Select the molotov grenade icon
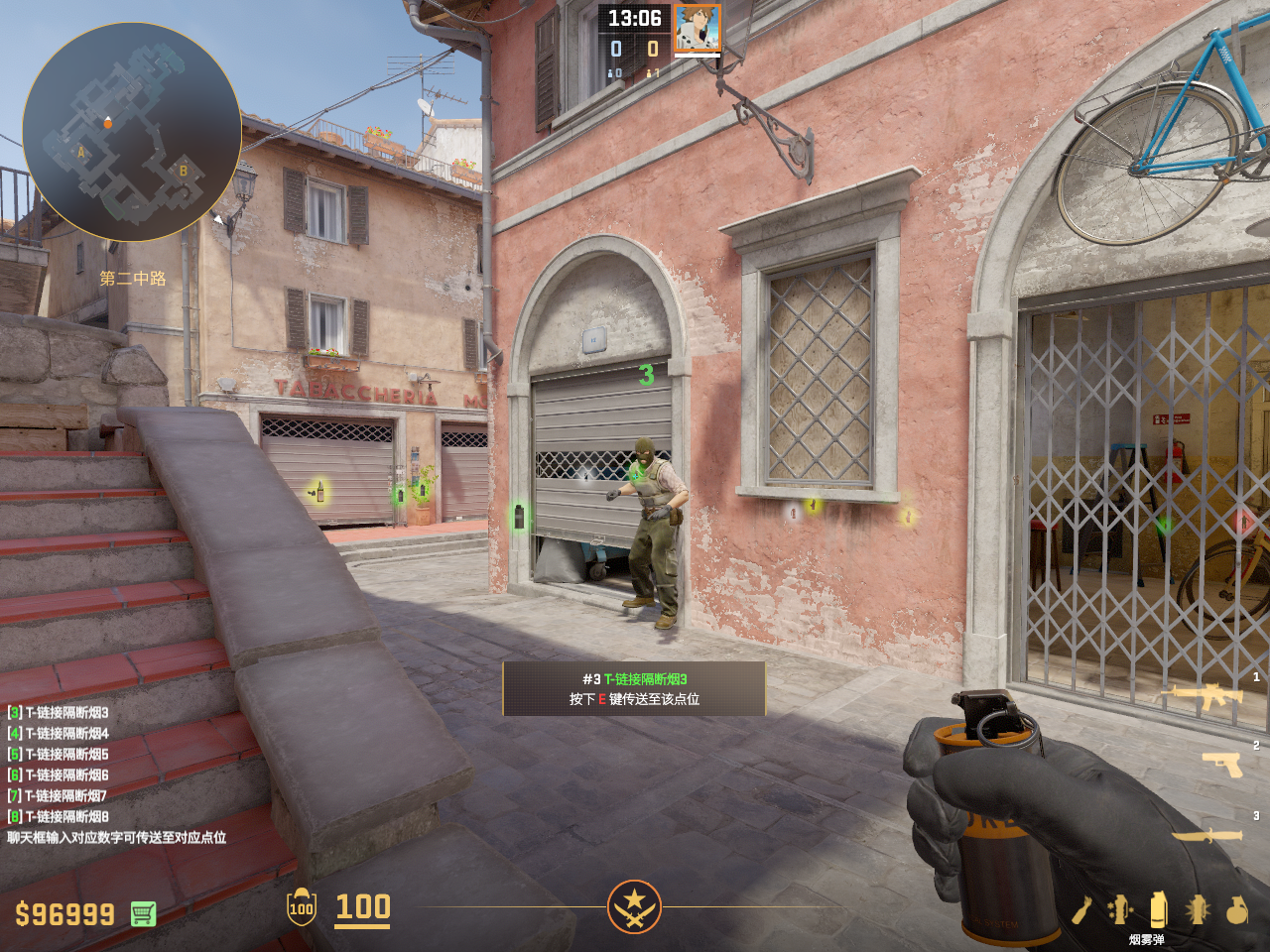Viewport: 1270px width, 952px height. click(1082, 909)
